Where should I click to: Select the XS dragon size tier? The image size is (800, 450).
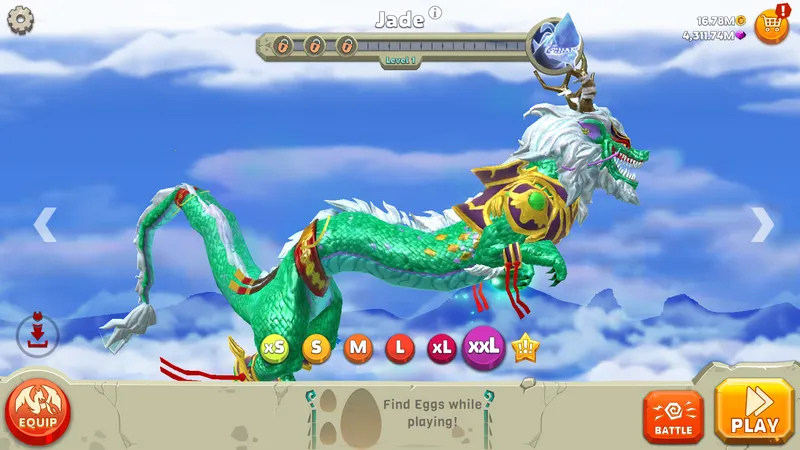coord(275,348)
